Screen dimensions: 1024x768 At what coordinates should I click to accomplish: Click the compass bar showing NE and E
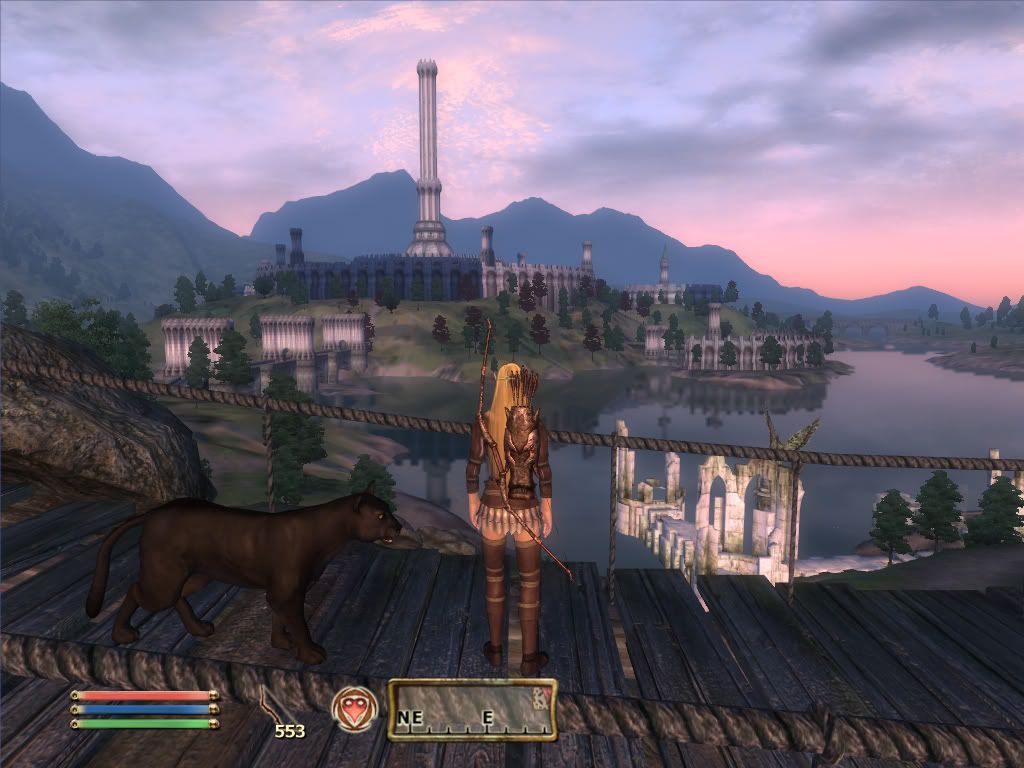pos(471,710)
